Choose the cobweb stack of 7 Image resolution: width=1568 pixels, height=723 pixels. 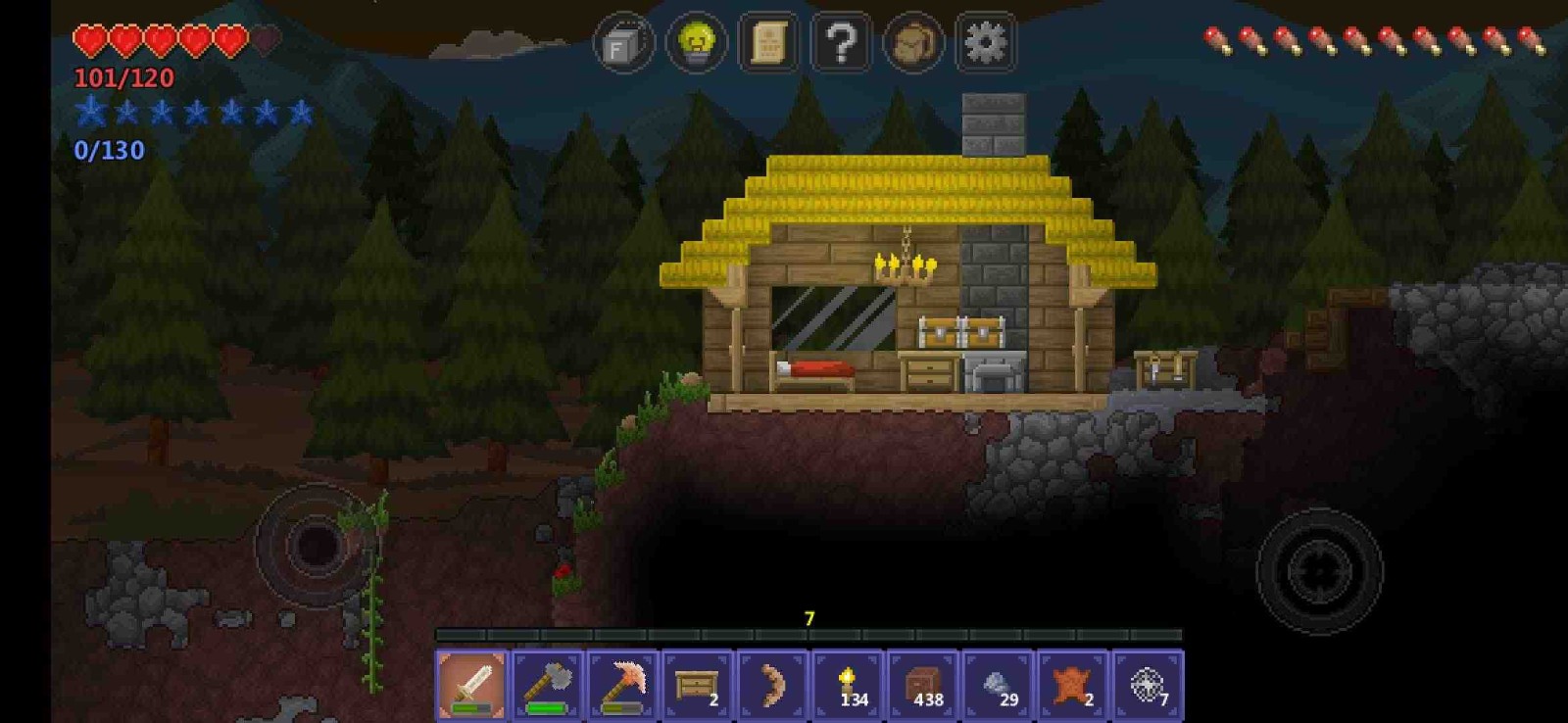point(1148,685)
